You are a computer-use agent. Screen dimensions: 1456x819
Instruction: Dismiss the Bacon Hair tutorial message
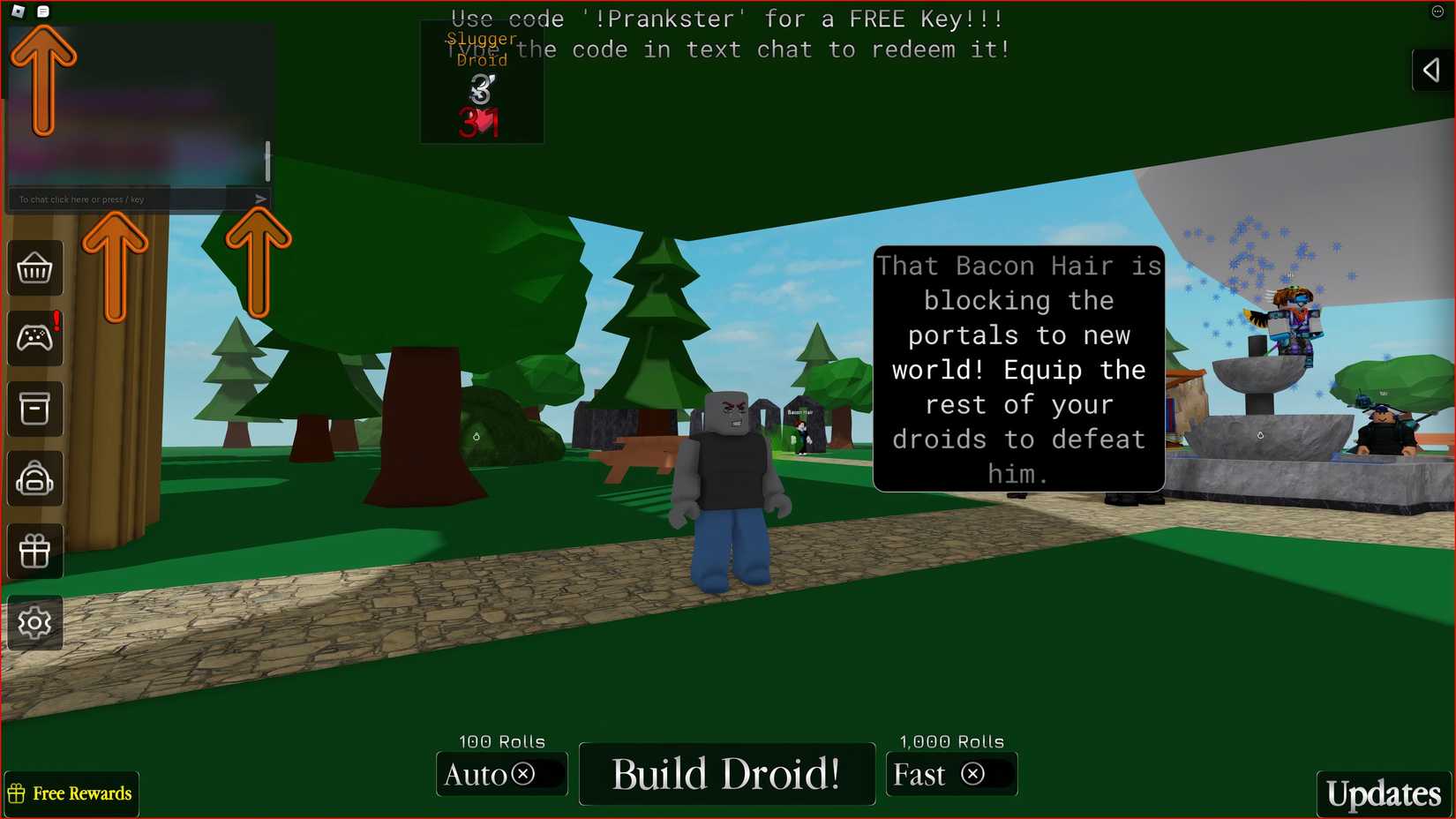pos(1018,369)
